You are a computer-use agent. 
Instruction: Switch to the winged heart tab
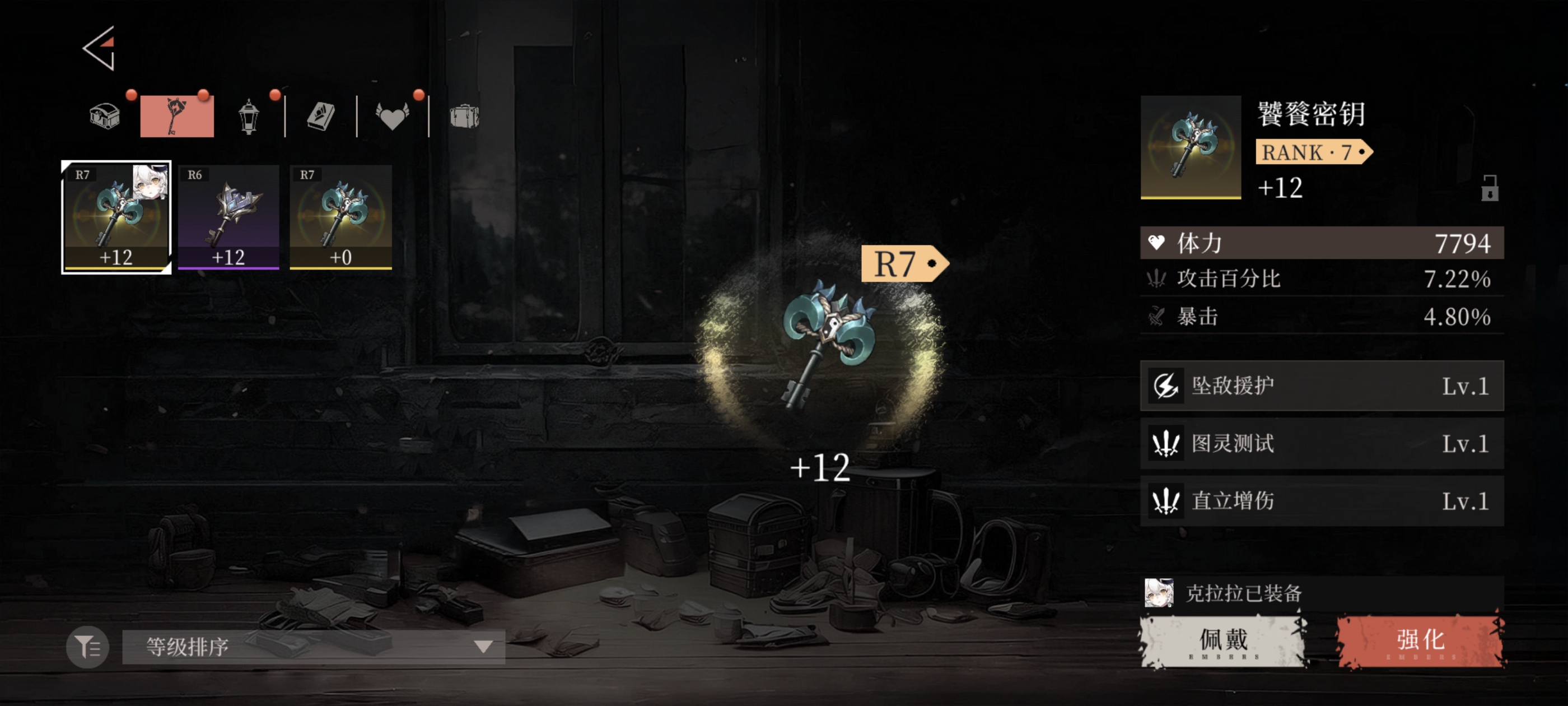[392, 116]
